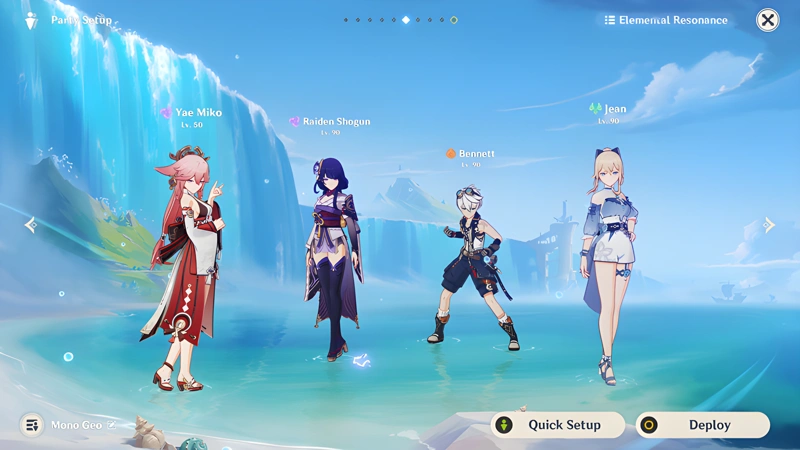Open the Elemental Resonance panel
800x450 pixels.
pyautogui.click(x=666, y=20)
